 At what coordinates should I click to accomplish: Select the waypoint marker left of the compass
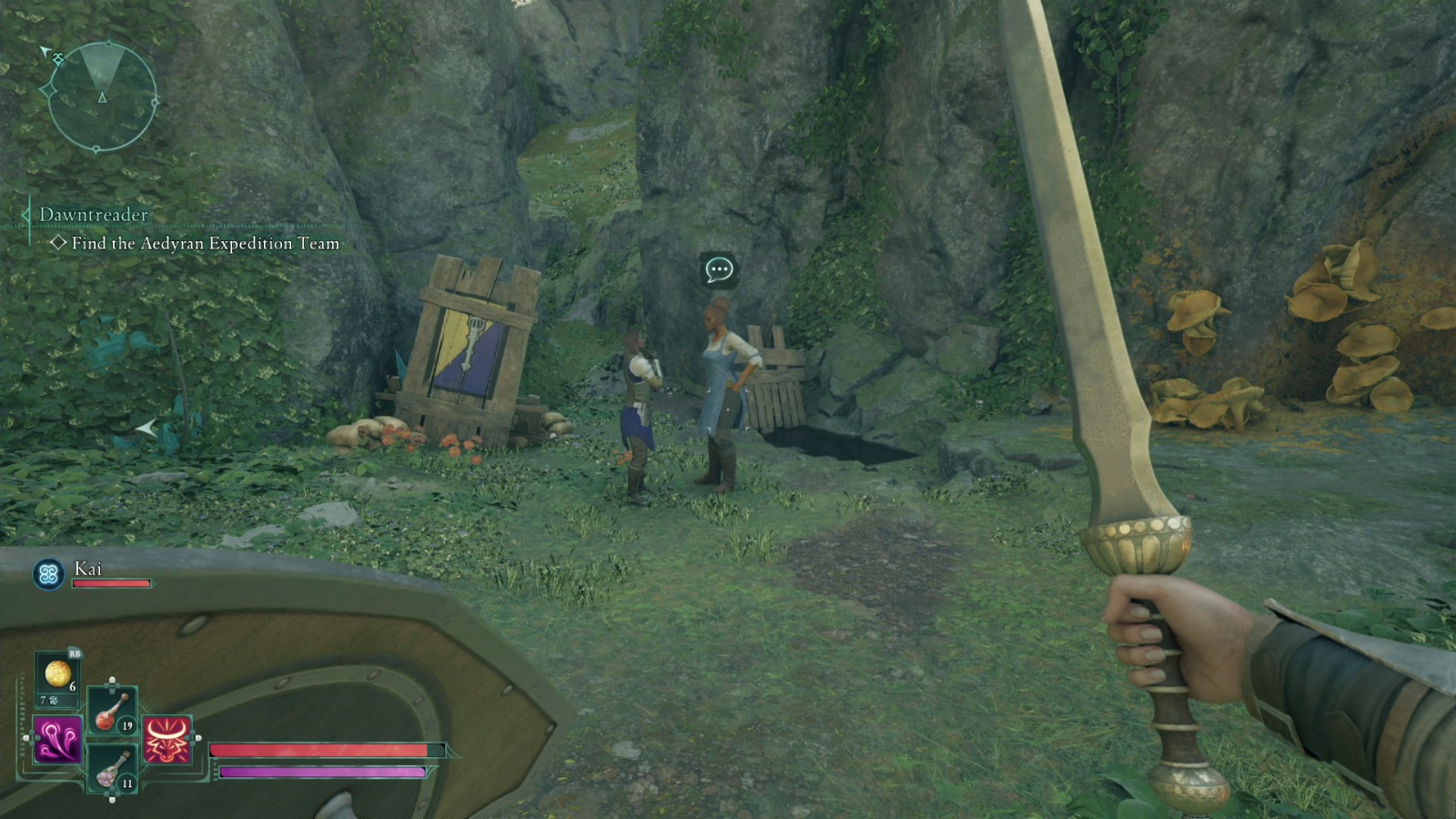pyautogui.click(x=47, y=89)
